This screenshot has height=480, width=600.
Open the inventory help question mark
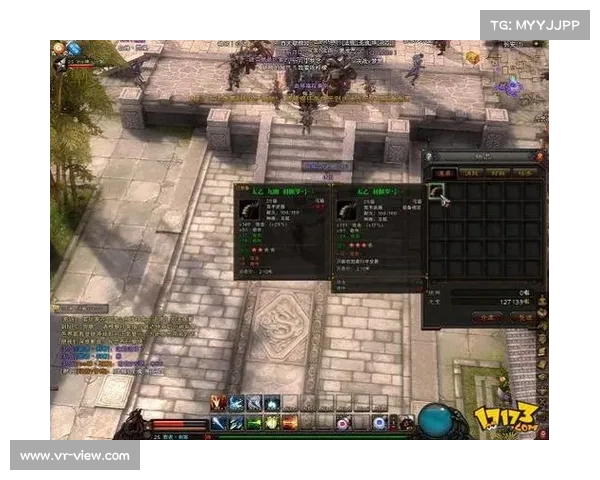(x=429, y=156)
